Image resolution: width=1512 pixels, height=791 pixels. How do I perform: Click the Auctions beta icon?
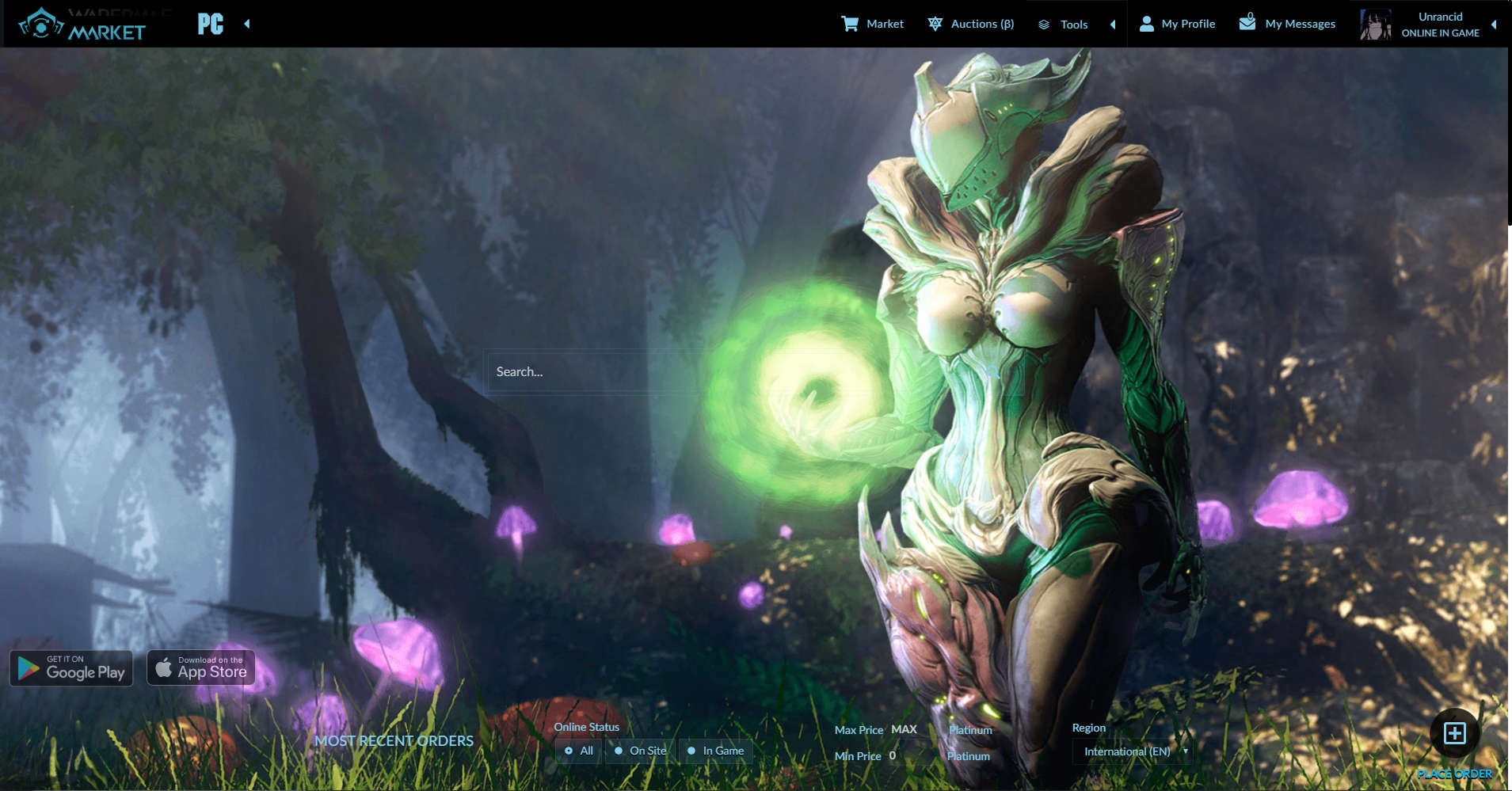pos(936,23)
